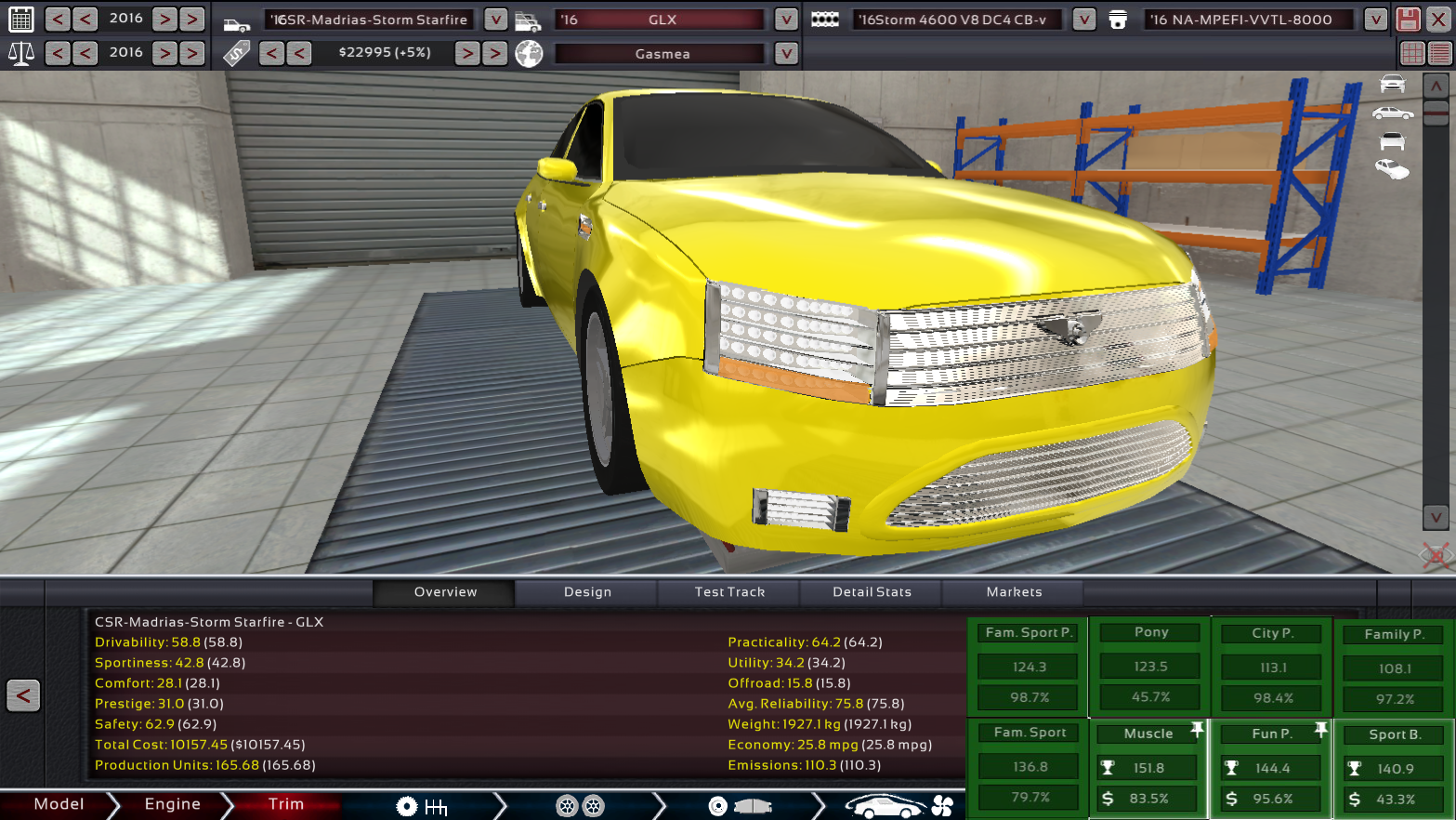Open the GLX trim dropdown

coord(785,19)
